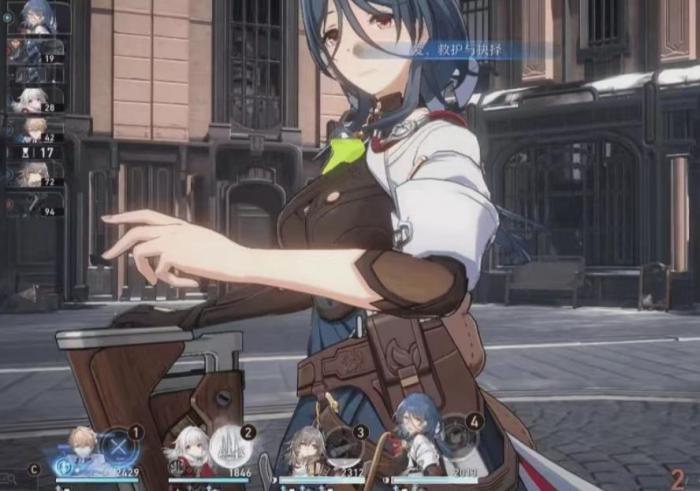Screen dimensions: 700x491
Task: Inspect the blonde turn order entry at 42
Action: click(x=35, y=128)
